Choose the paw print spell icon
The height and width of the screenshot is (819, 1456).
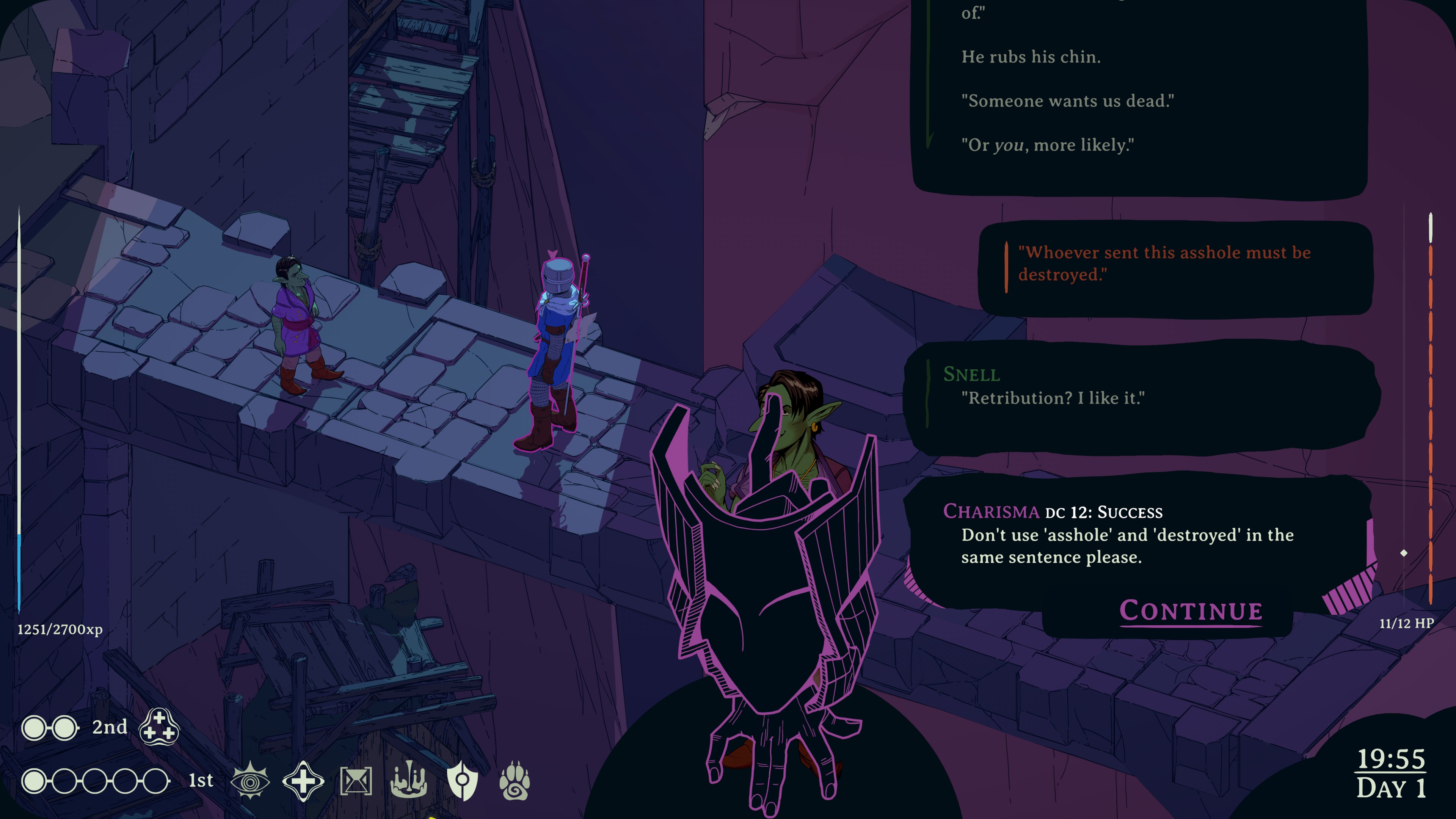click(x=515, y=781)
